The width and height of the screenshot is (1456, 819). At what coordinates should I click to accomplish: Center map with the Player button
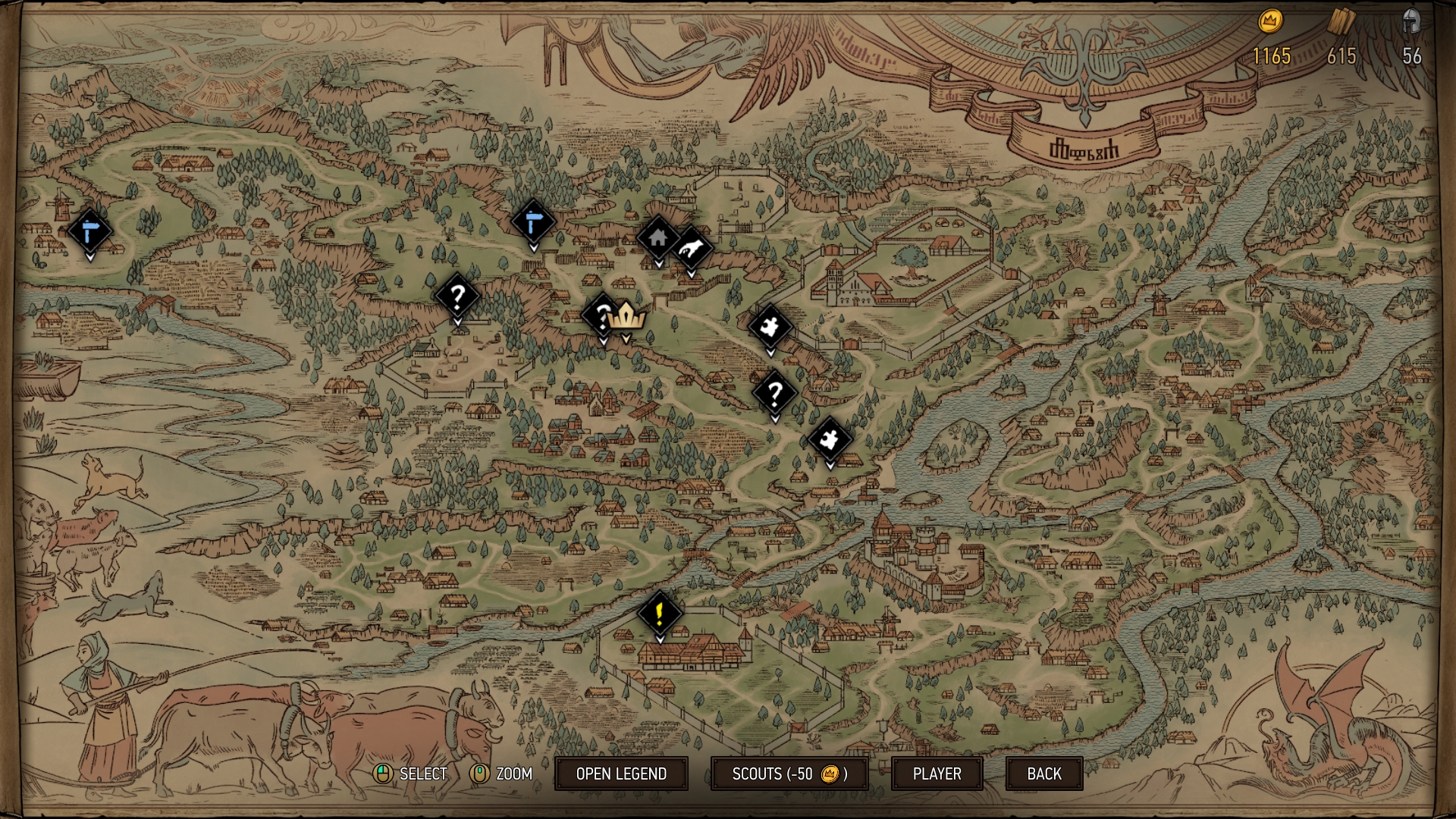pyautogui.click(x=937, y=773)
